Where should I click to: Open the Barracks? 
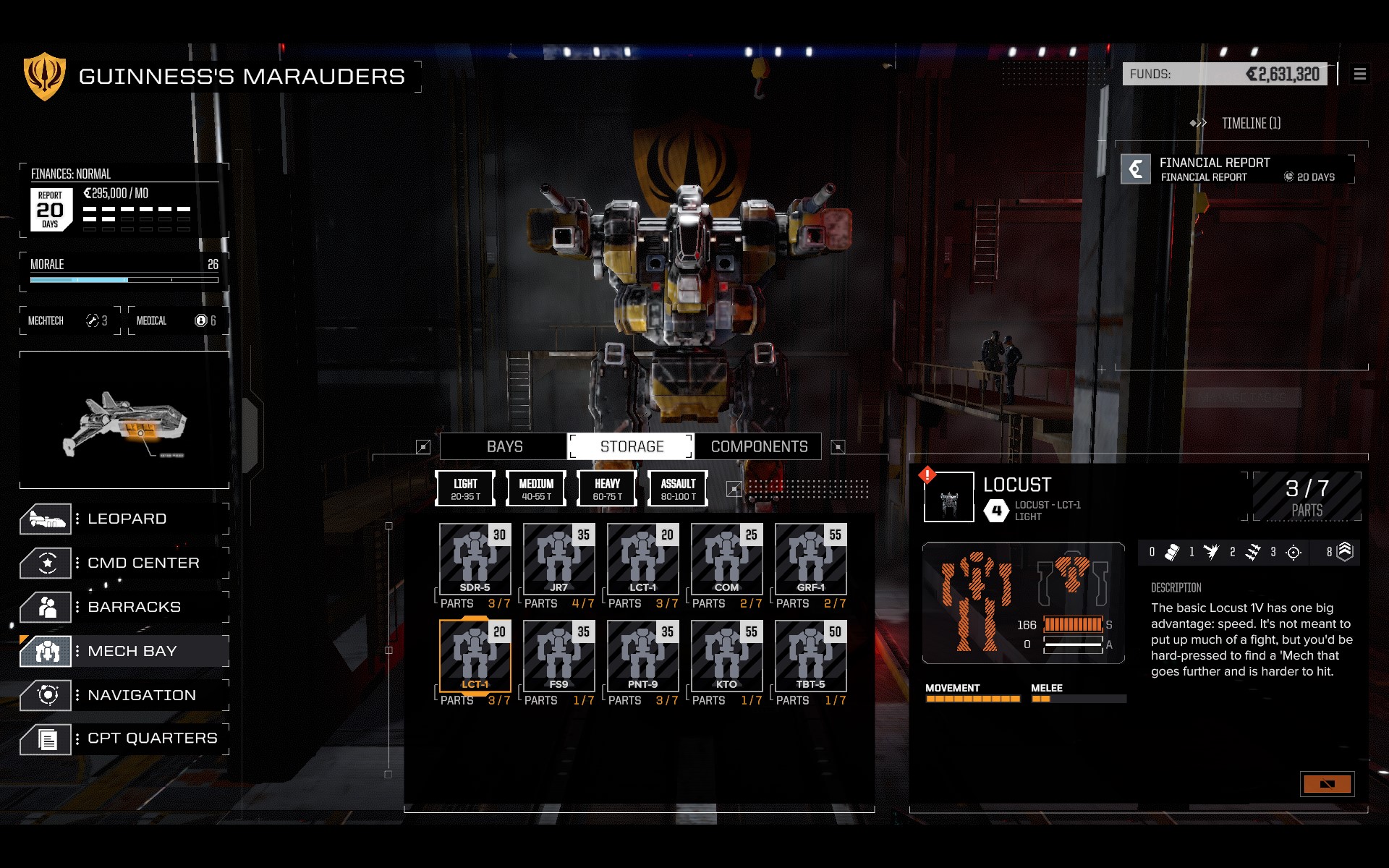pos(134,607)
